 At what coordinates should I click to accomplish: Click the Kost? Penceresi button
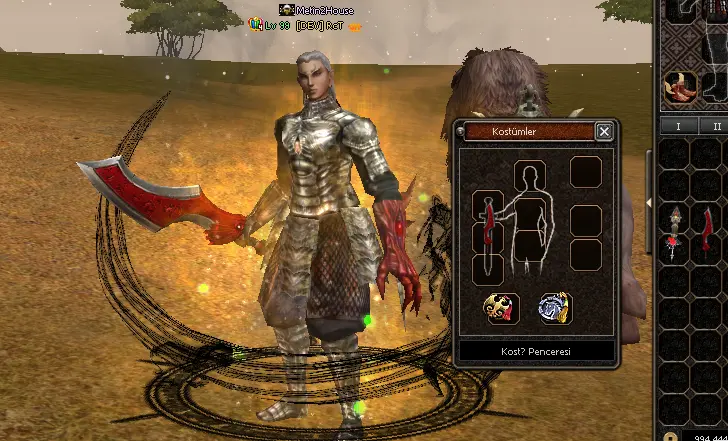(x=536, y=352)
